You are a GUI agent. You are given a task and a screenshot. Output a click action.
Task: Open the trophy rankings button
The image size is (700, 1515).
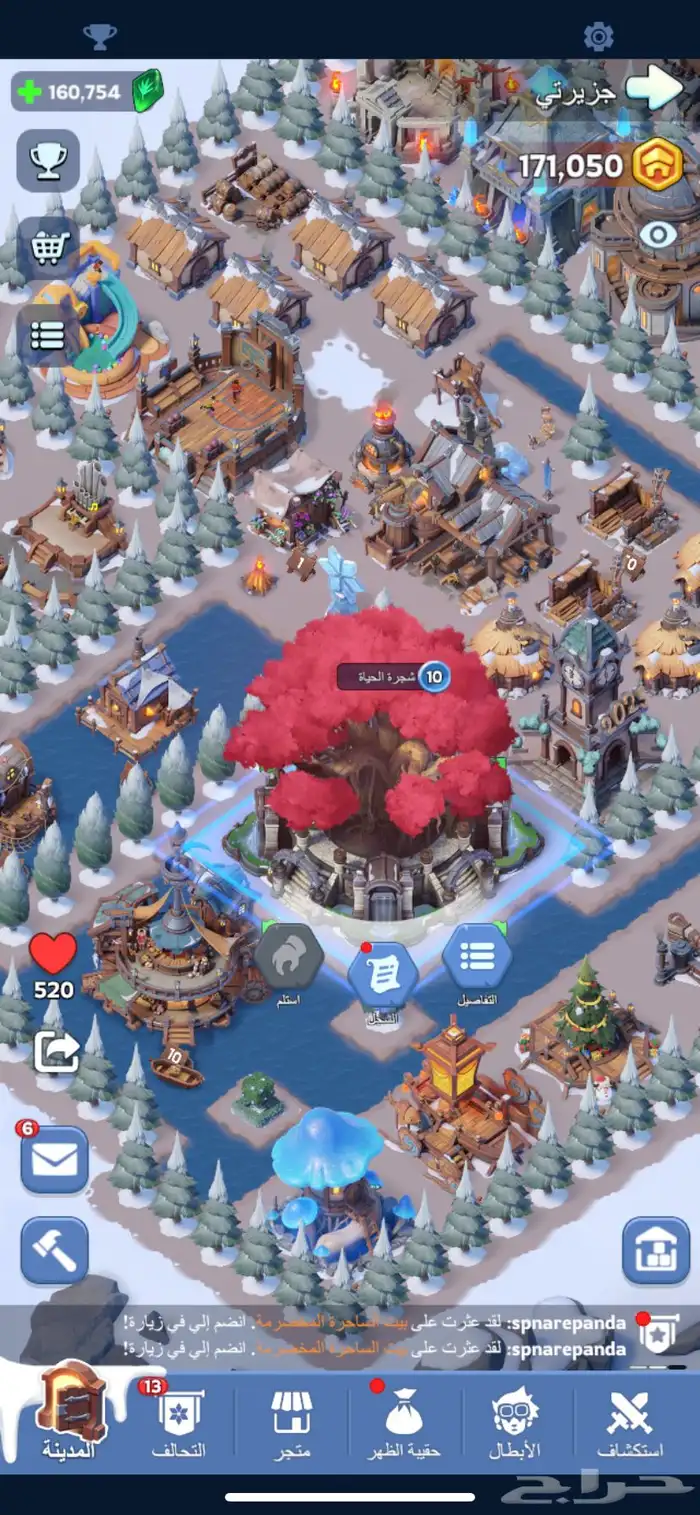click(48, 161)
